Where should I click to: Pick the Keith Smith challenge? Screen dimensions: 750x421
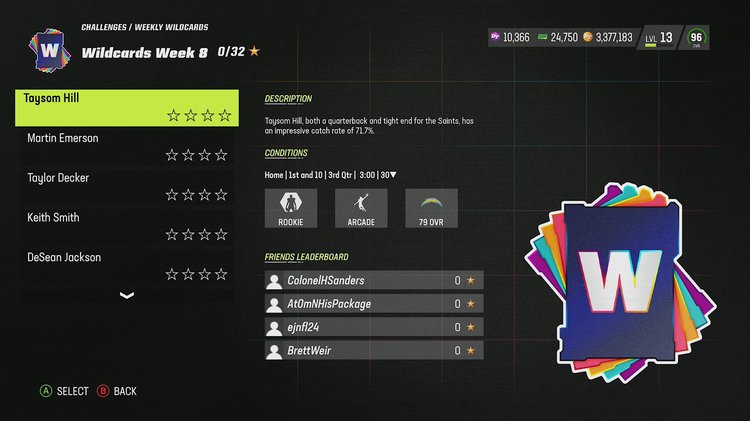[x=127, y=226]
